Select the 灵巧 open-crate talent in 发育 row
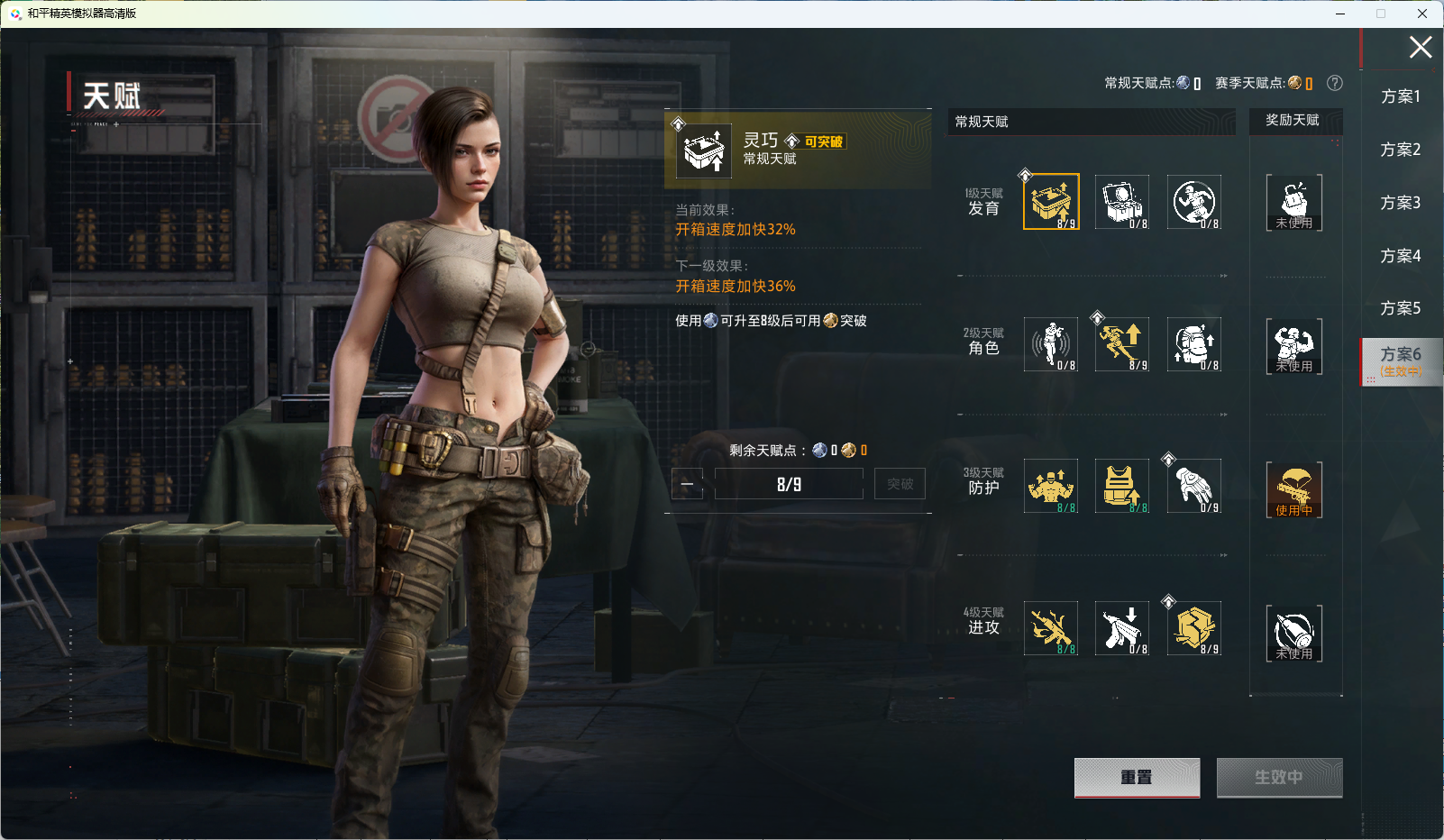Viewport: 1444px width, 840px height. pyautogui.click(x=1049, y=201)
